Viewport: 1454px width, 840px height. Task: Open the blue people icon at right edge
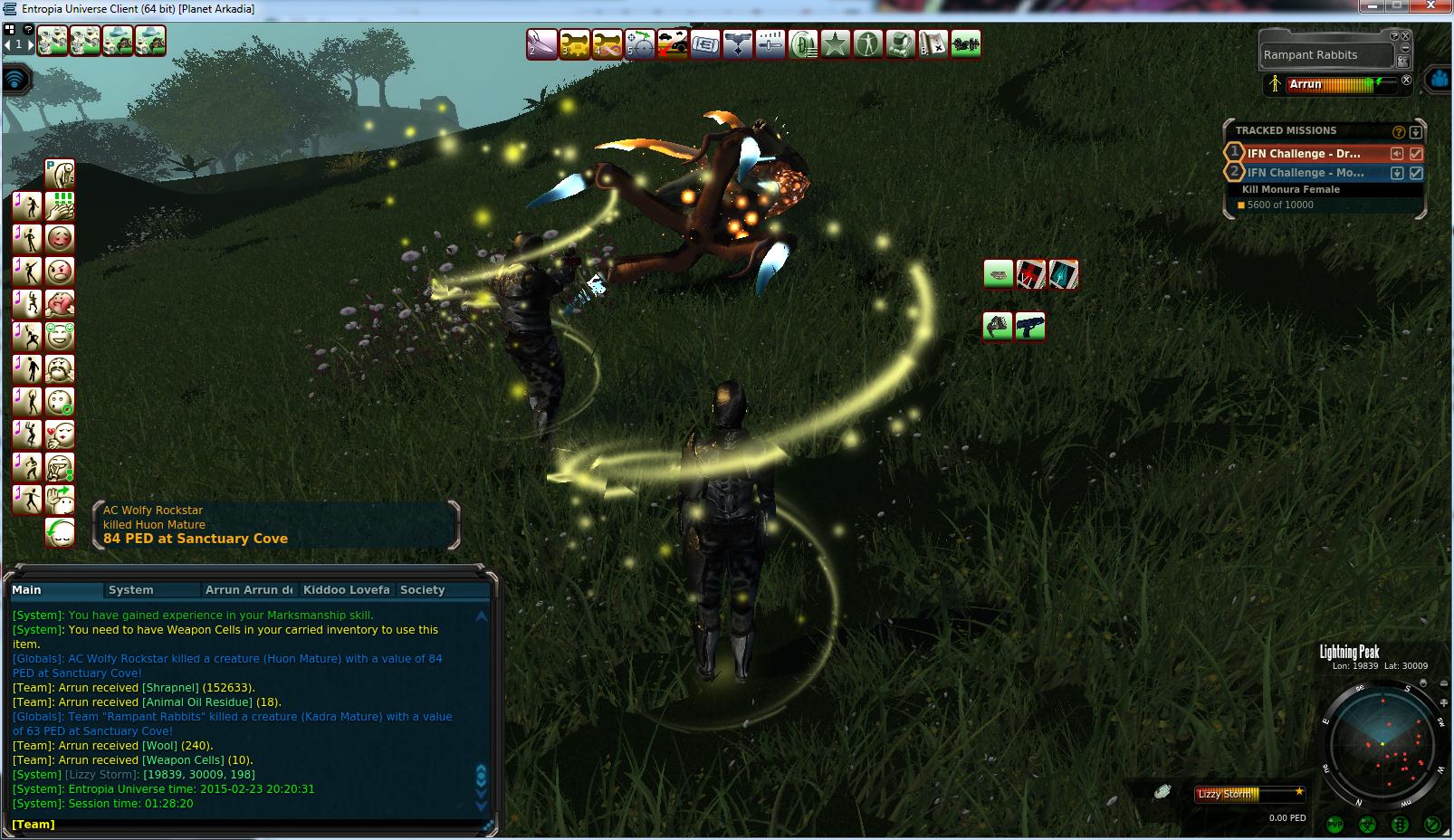click(1440, 80)
